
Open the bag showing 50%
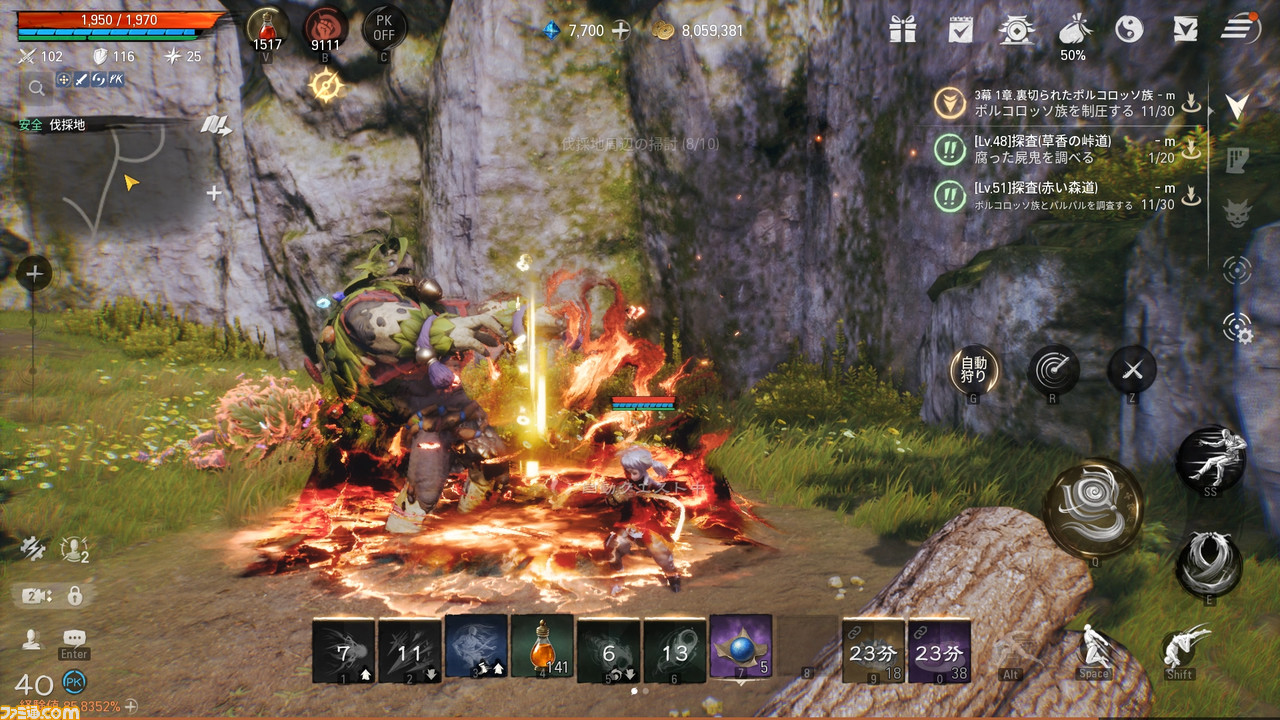1072,29
